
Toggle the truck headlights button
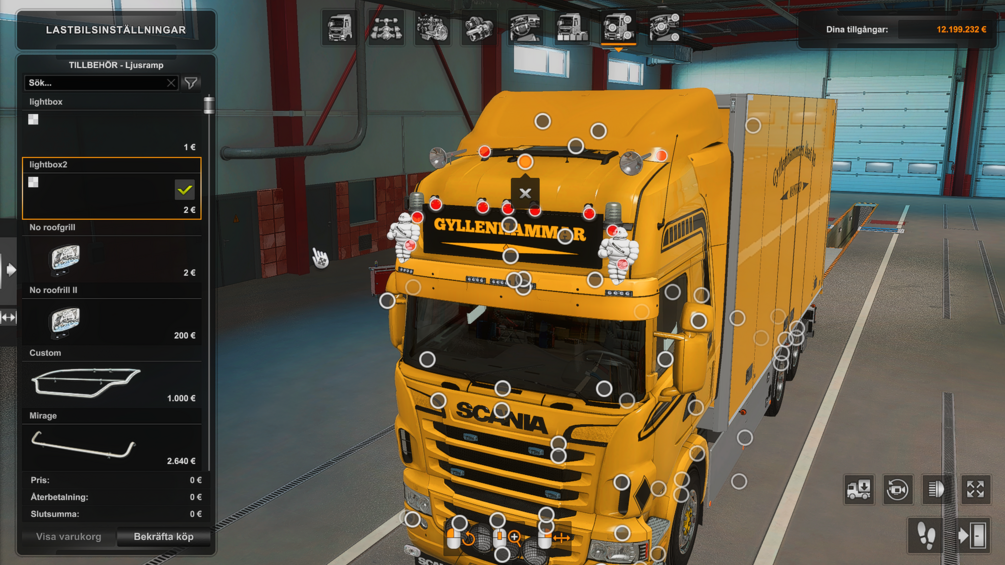point(936,489)
